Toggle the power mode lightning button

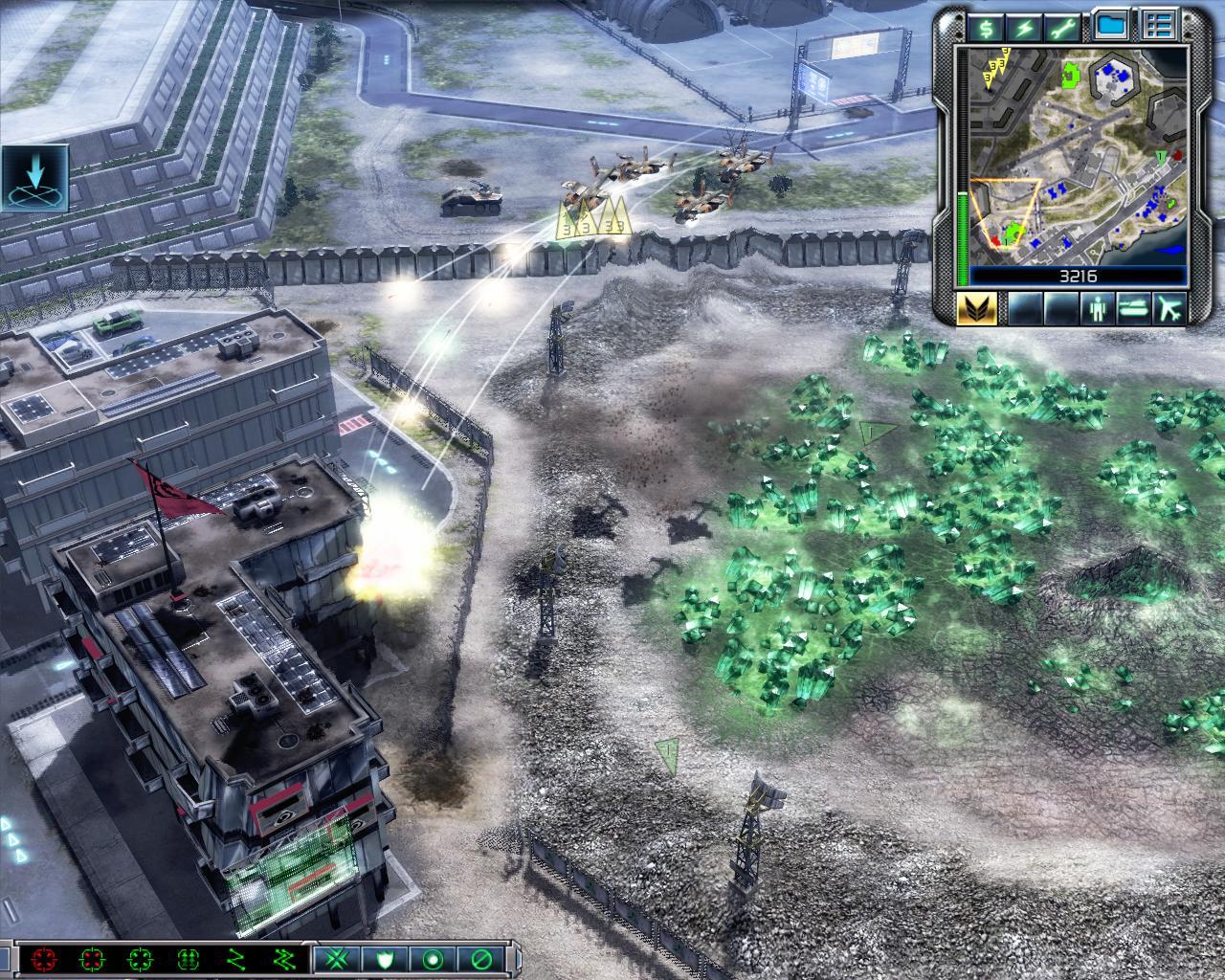[x=1029, y=28]
